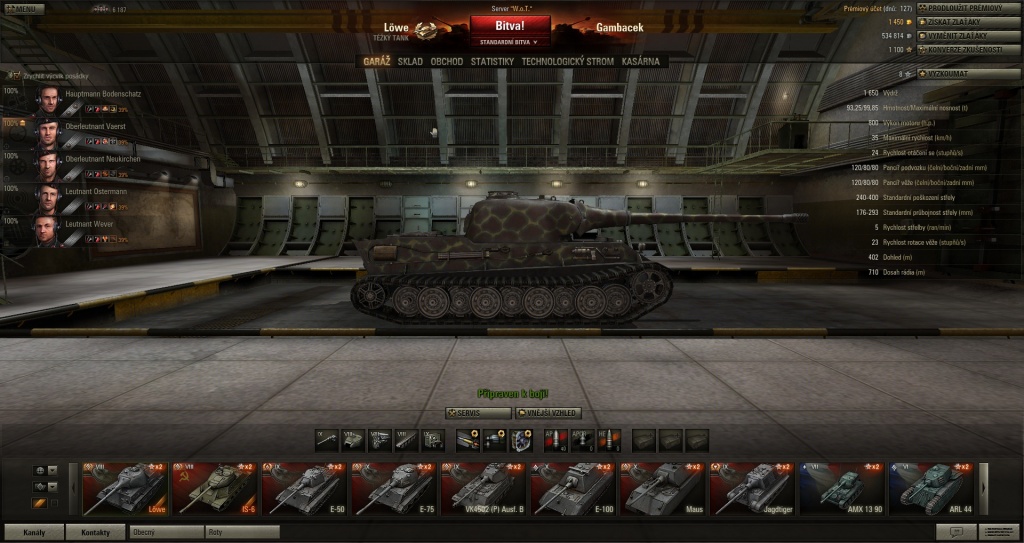Open the Menu button in the top corner
The image size is (1024, 543).
point(23,8)
